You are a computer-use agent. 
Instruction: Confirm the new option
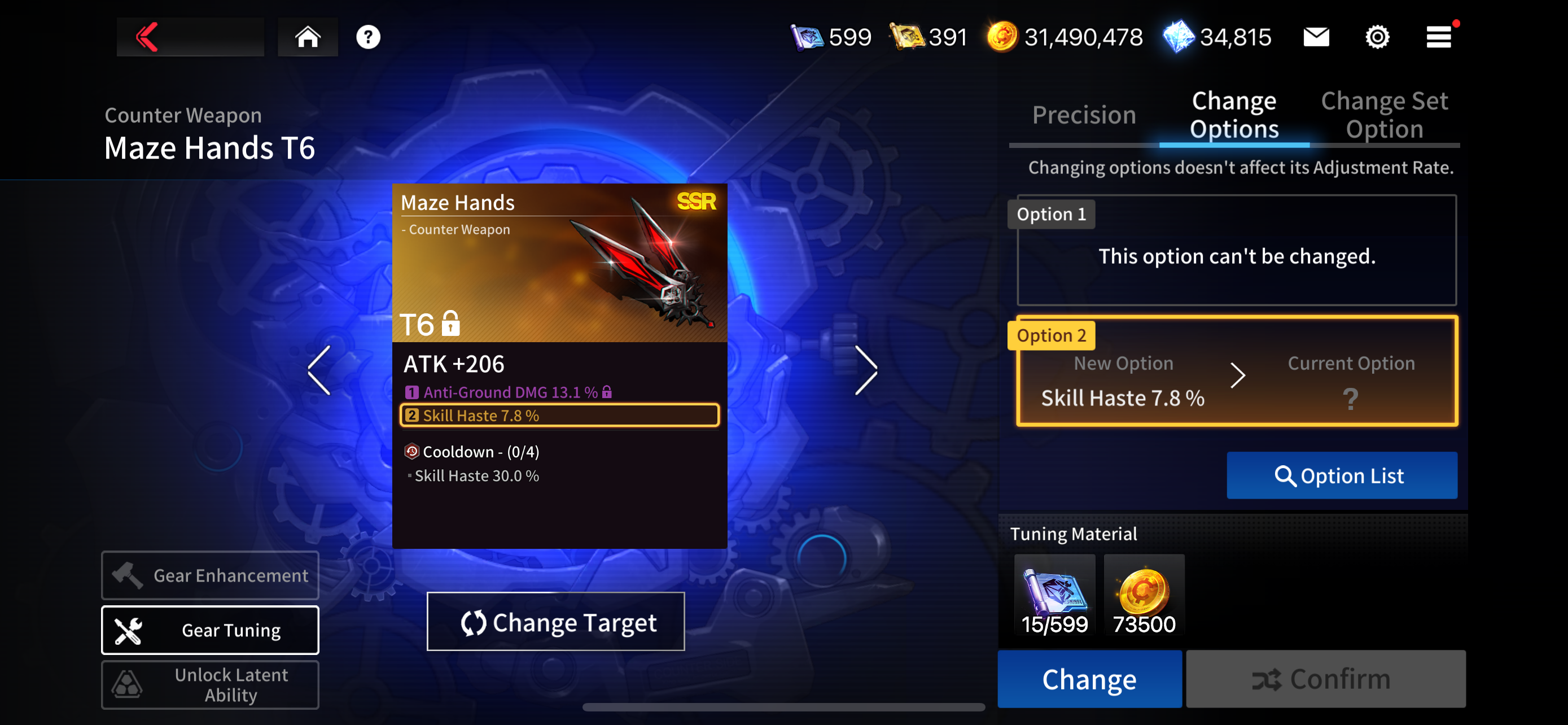1325,679
